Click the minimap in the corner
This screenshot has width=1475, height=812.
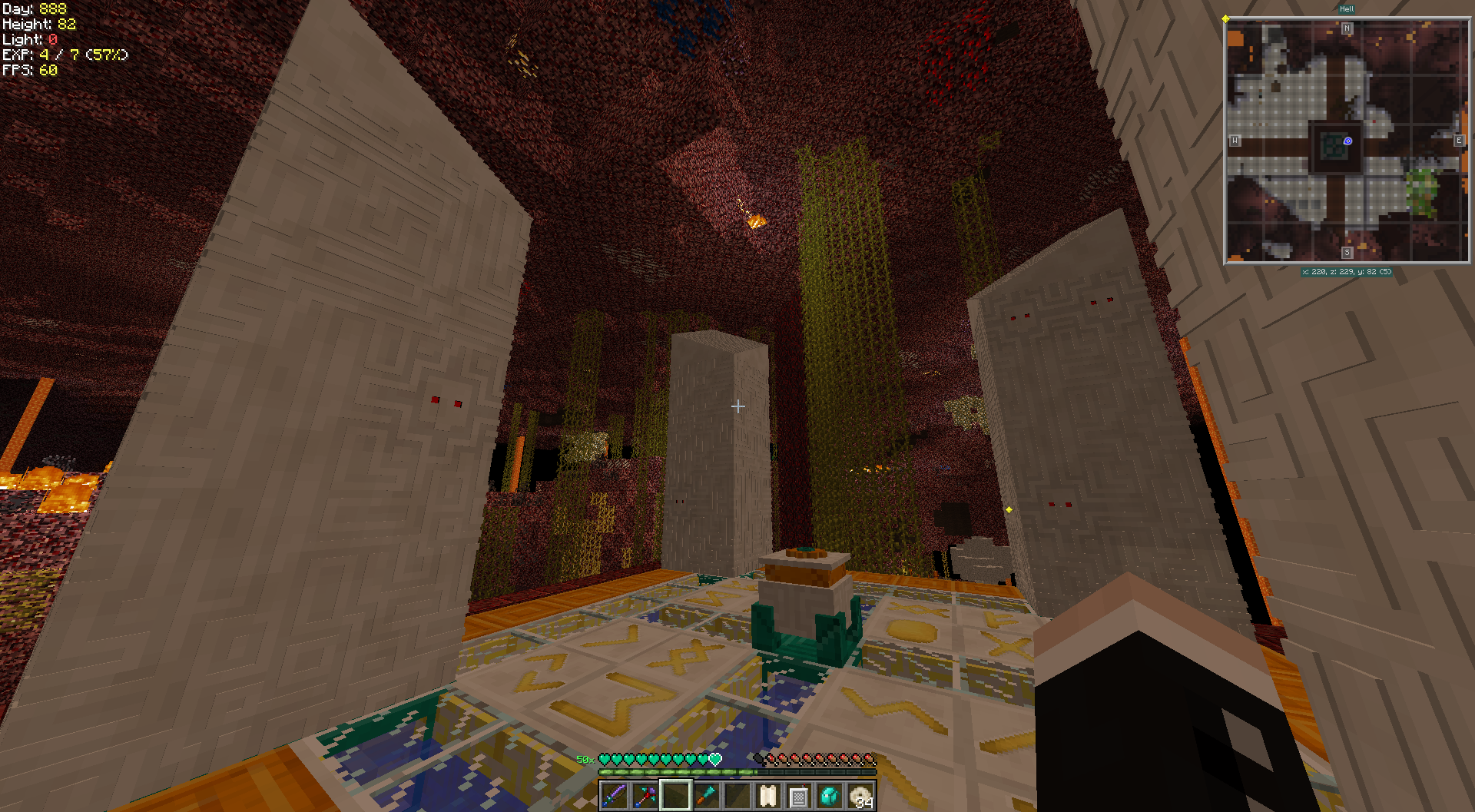[x=1346, y=141]
